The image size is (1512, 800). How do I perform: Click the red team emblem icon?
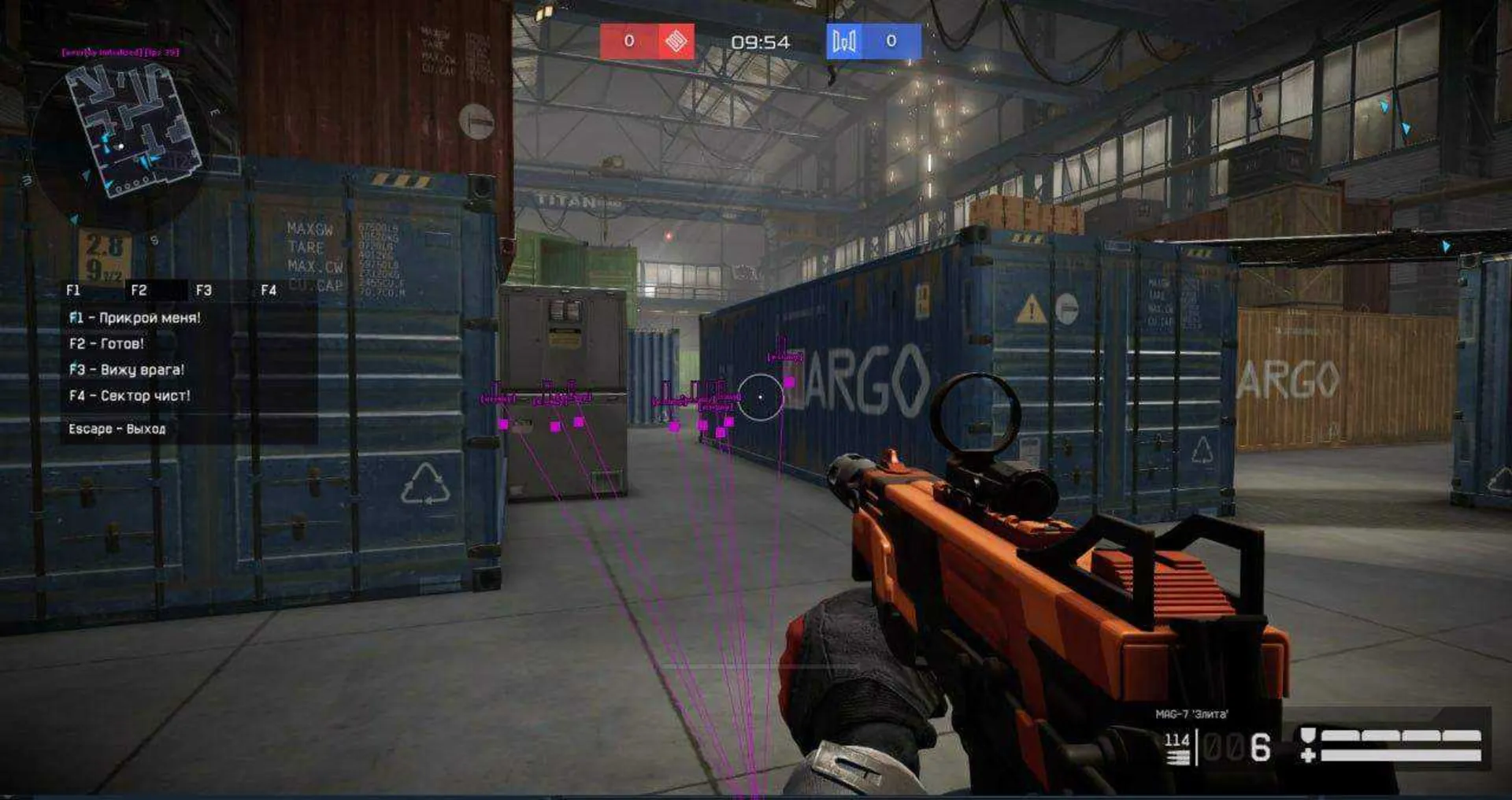676,42
